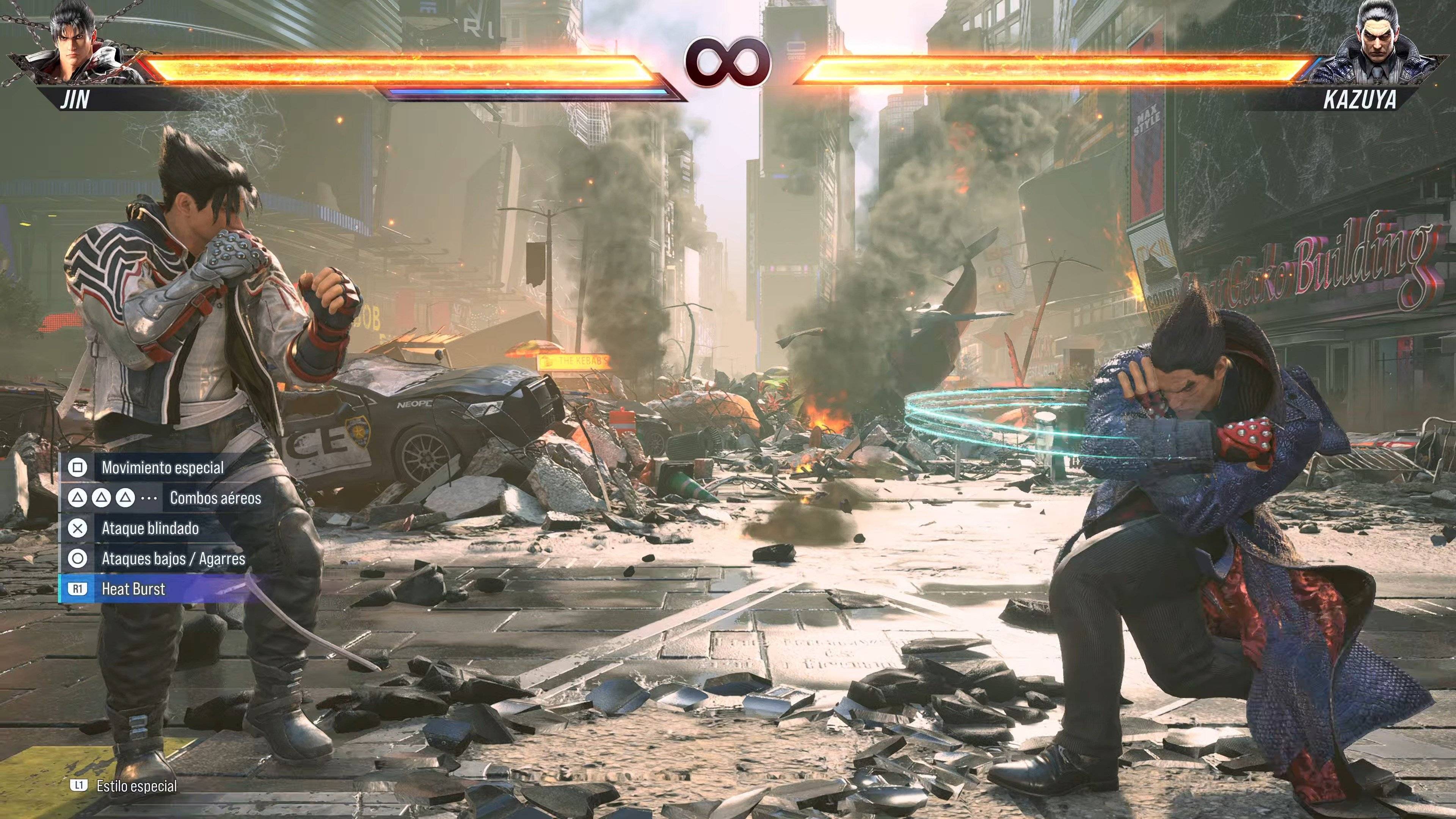
Task: Choose the Movimiento especial option
Action: pos(163,469)
